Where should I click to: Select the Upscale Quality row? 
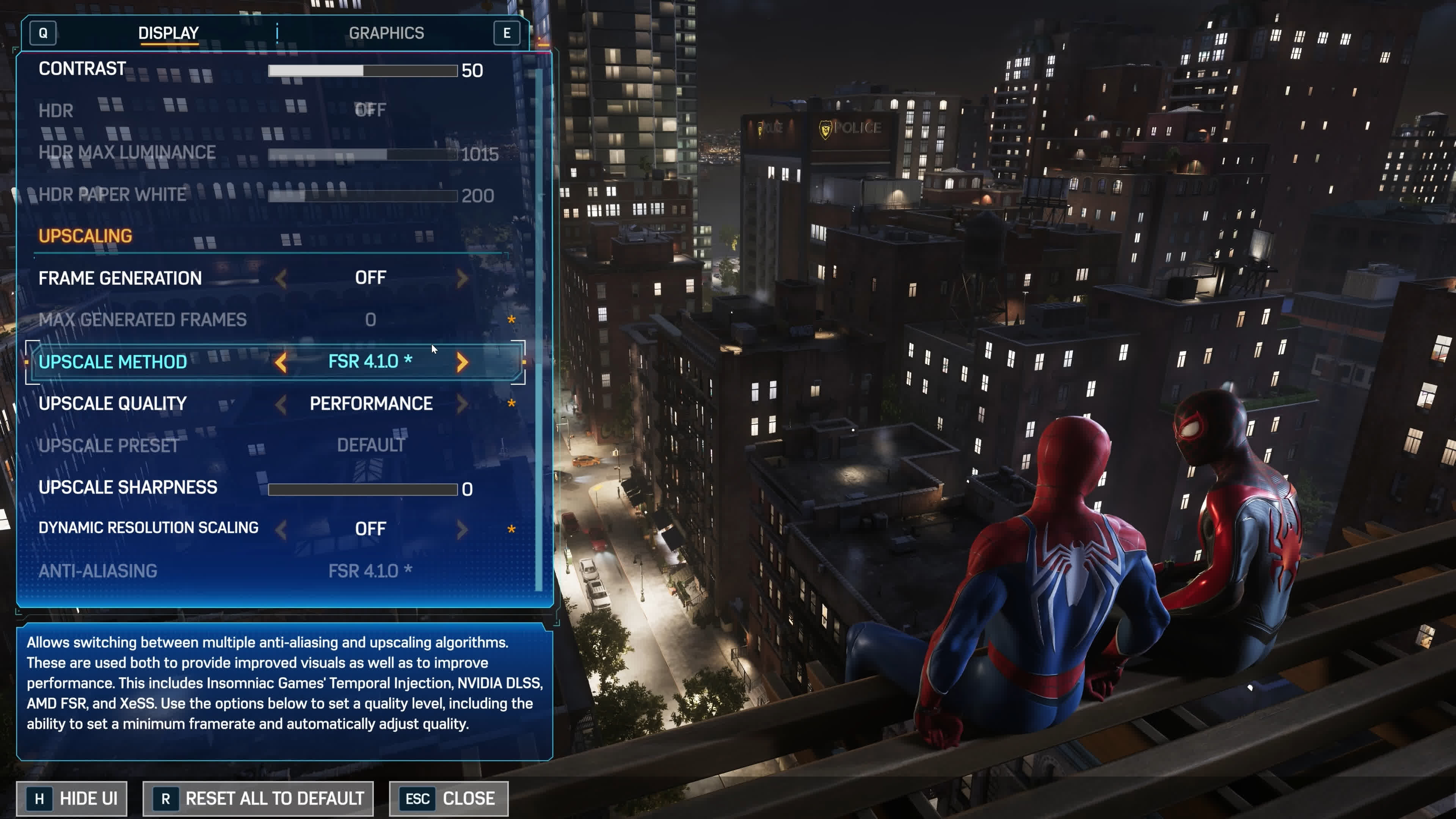tap(113, 403)
